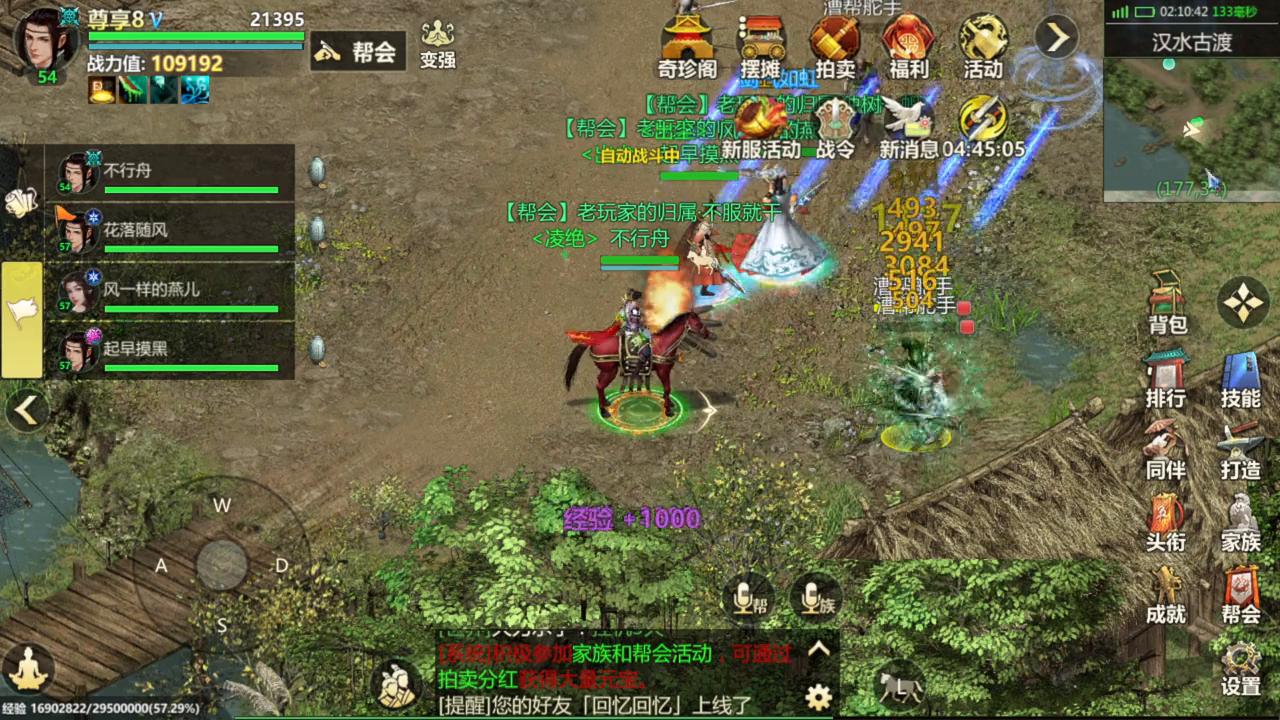
Task: Toggle the meditation pose button
Action: click(x=28, y=668)
